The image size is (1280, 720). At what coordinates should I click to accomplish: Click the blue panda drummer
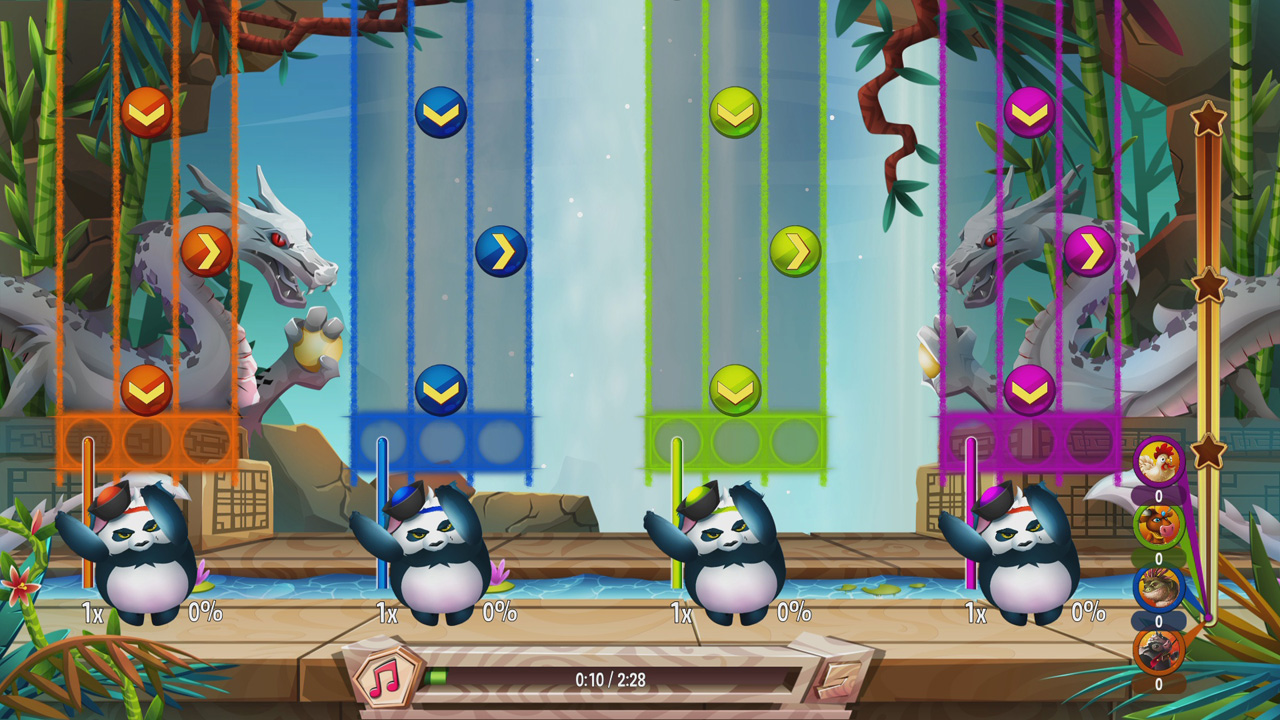tap(430, 545)
